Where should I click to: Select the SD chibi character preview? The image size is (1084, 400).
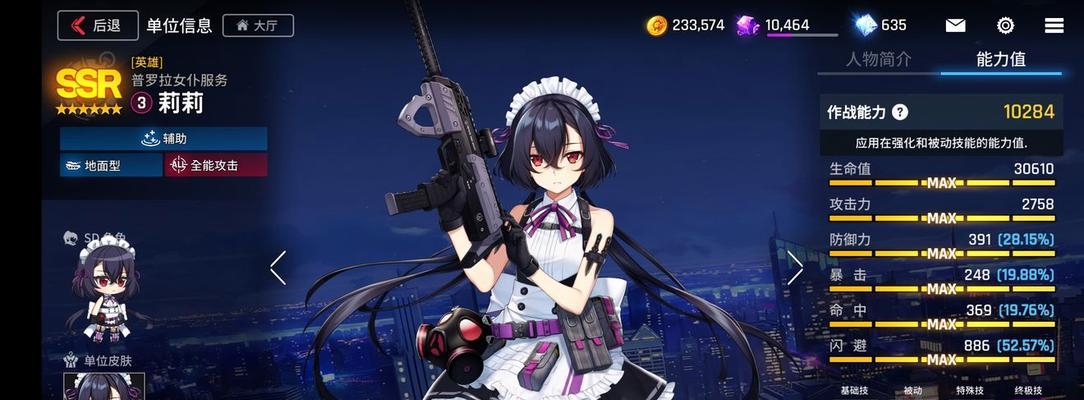(104, 290)
